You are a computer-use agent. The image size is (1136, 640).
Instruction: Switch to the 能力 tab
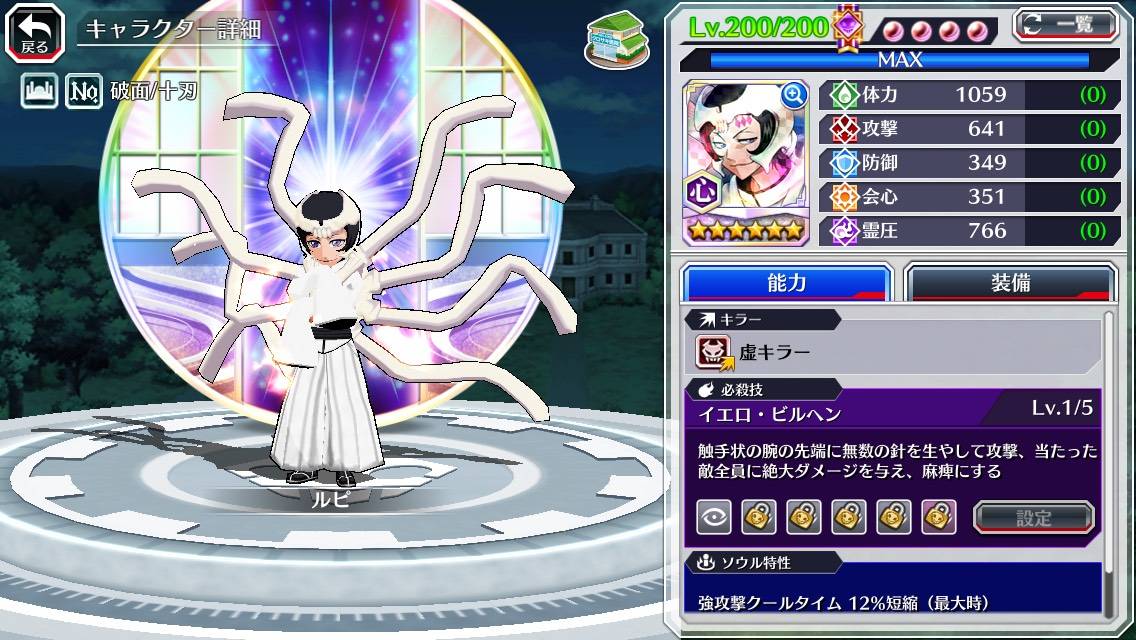(786, 282)
